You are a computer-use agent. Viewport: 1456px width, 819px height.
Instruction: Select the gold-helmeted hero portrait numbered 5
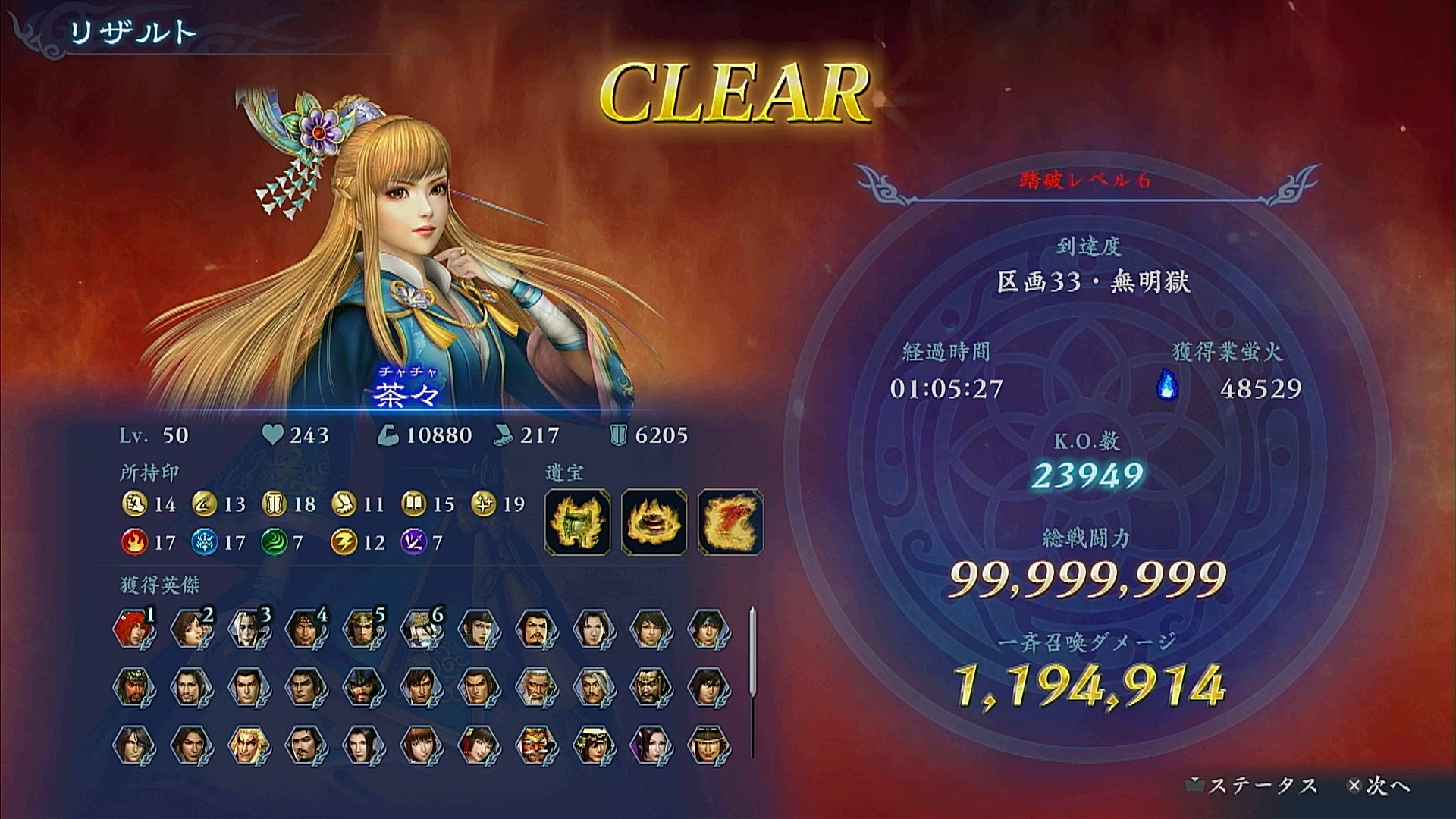[362, 629]
